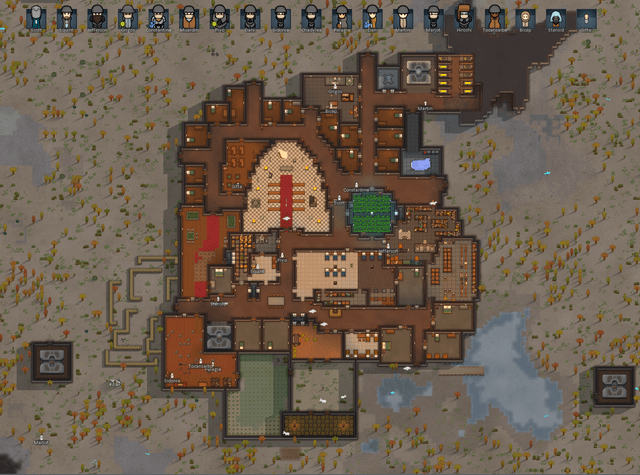Select Pelagia's colonist portrait
This screenshot has height=475, width=640.
click(x=341, y=18)
